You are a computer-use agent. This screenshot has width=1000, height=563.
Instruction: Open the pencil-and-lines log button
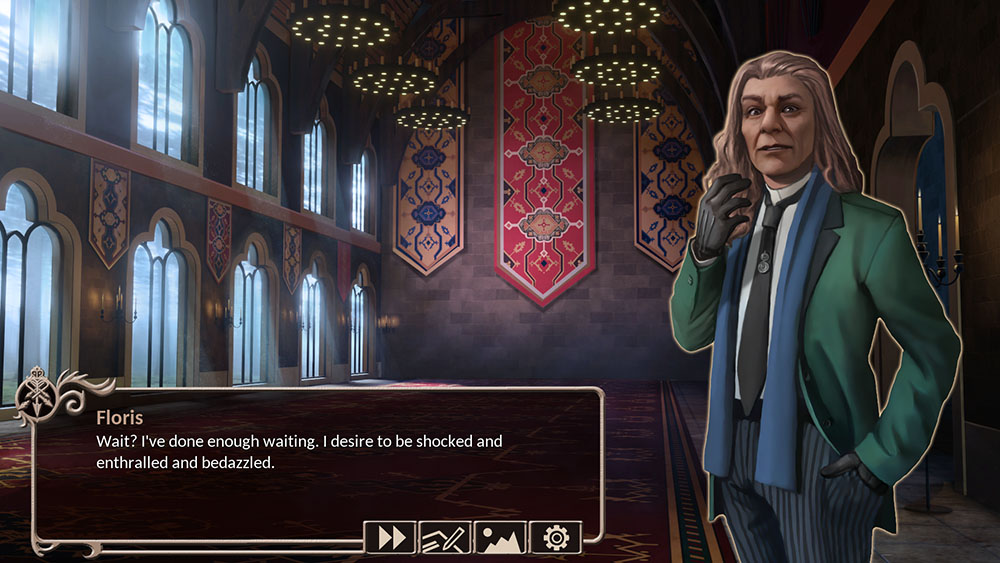click(445, 538)
